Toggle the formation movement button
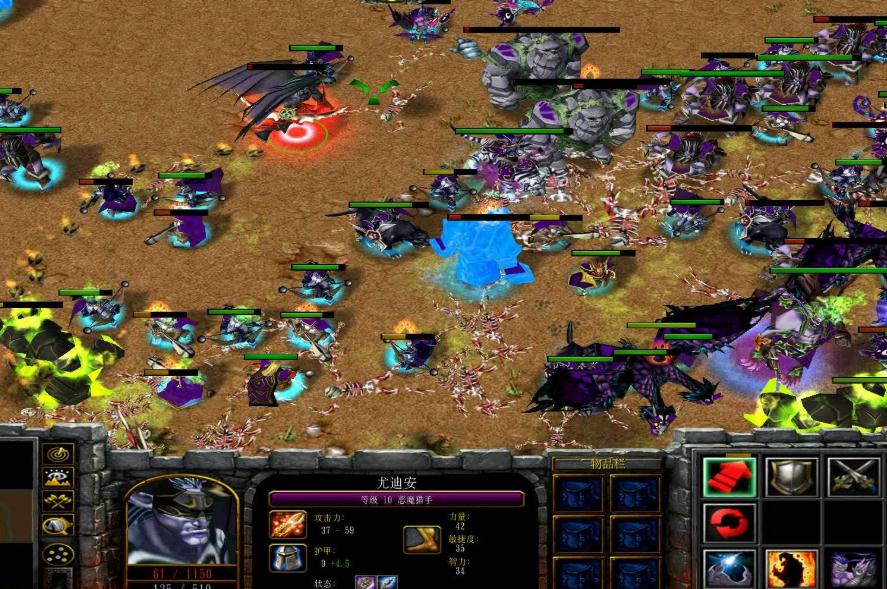This screenshot has width=887, height=589. pyautogui.click(x=59, y=552)
